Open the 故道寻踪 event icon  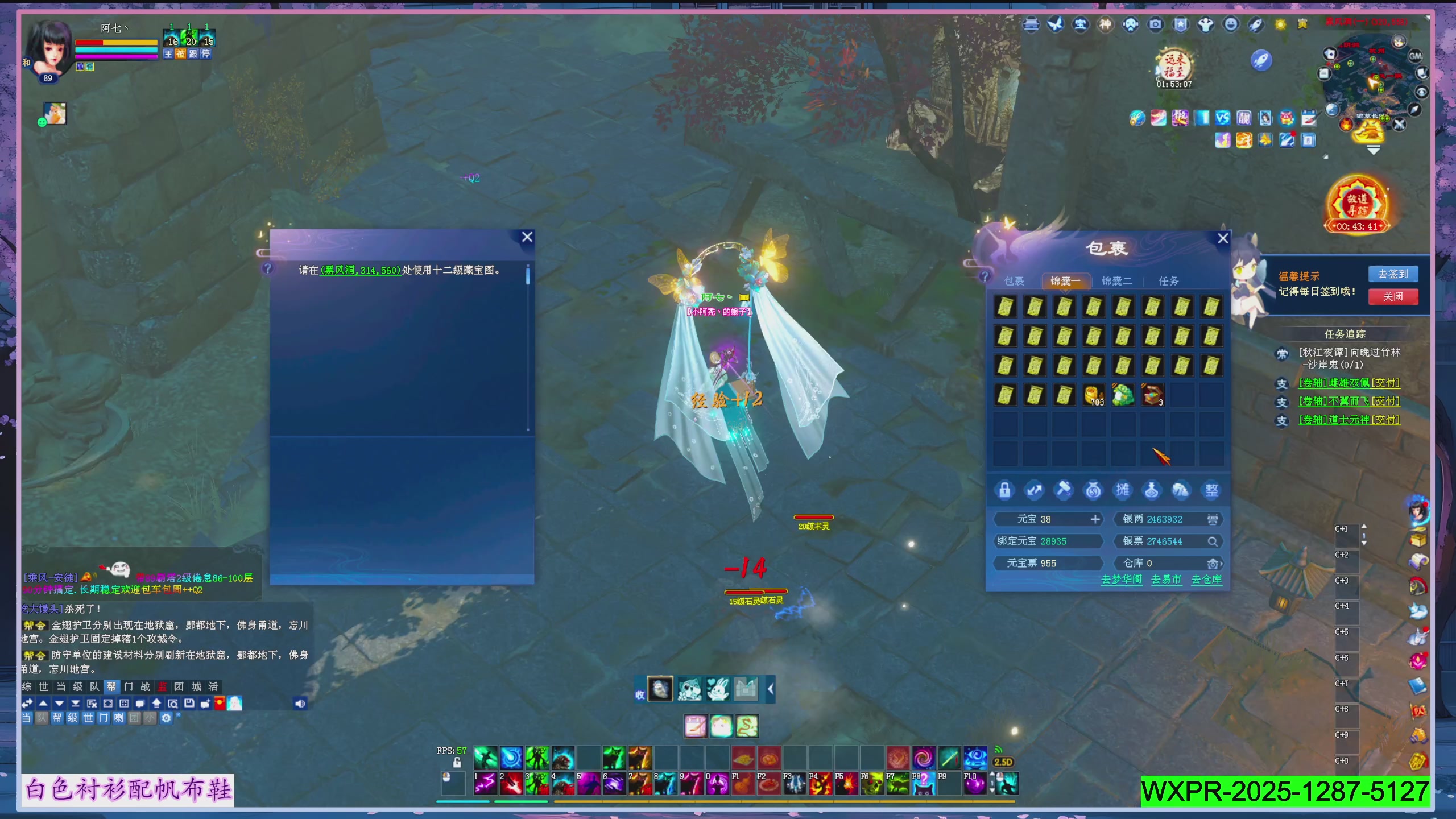pos(1358,205)
